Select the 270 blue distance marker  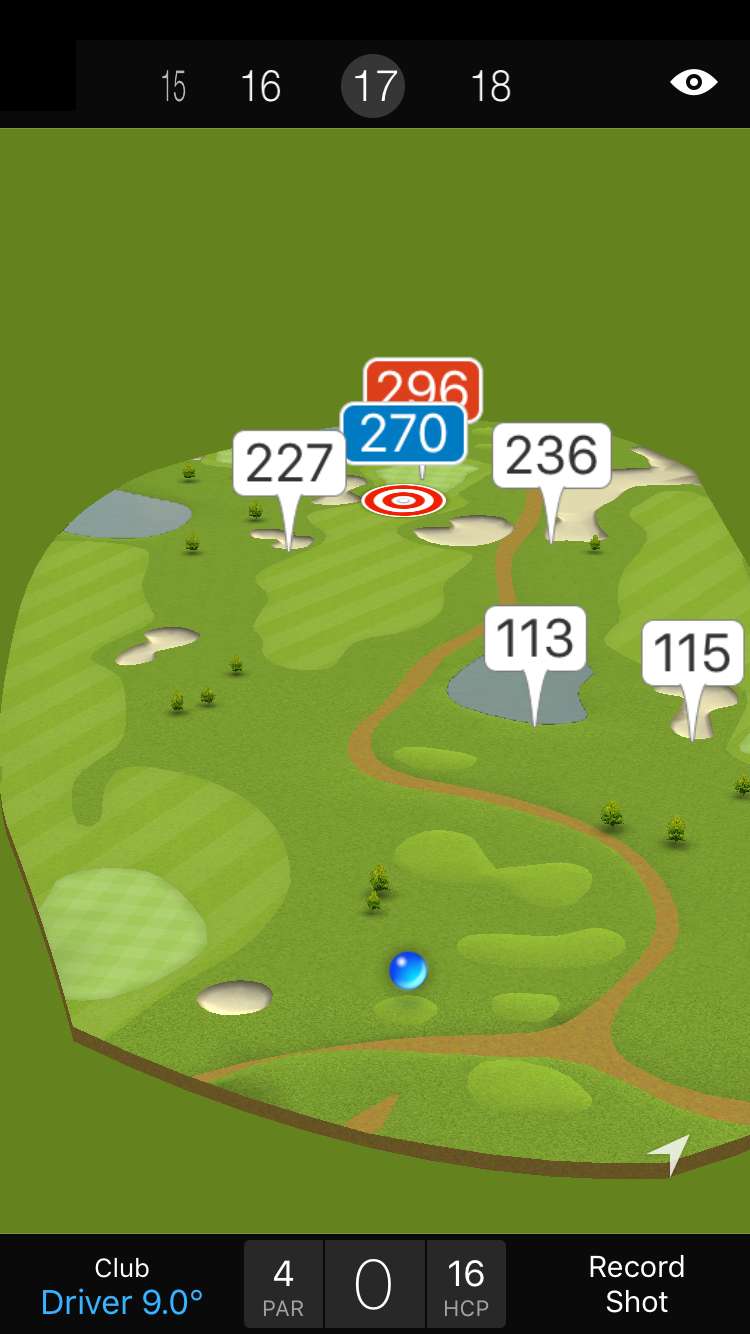click(403, 433)
